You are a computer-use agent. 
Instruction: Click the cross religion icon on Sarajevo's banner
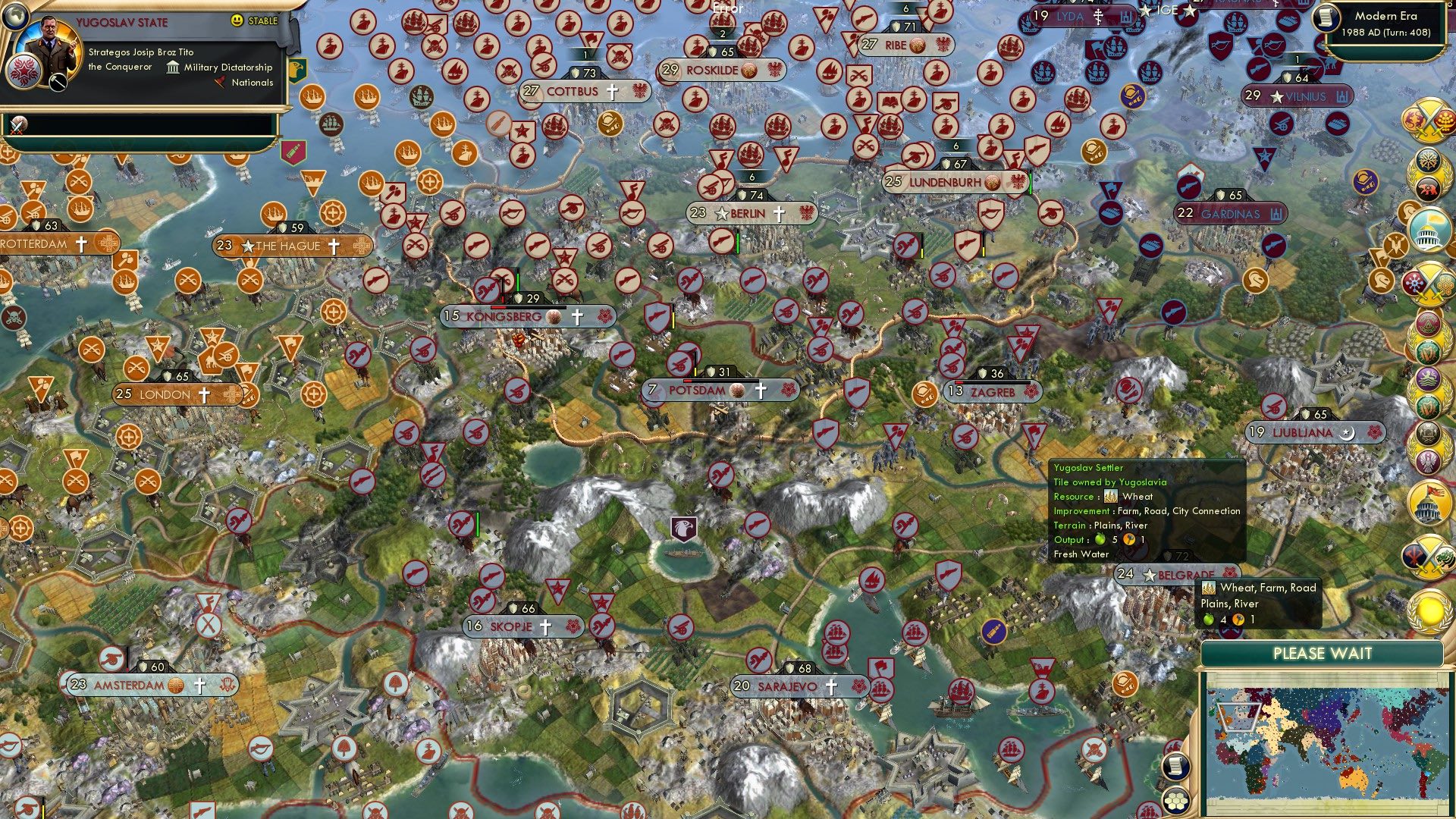point(832,686)
